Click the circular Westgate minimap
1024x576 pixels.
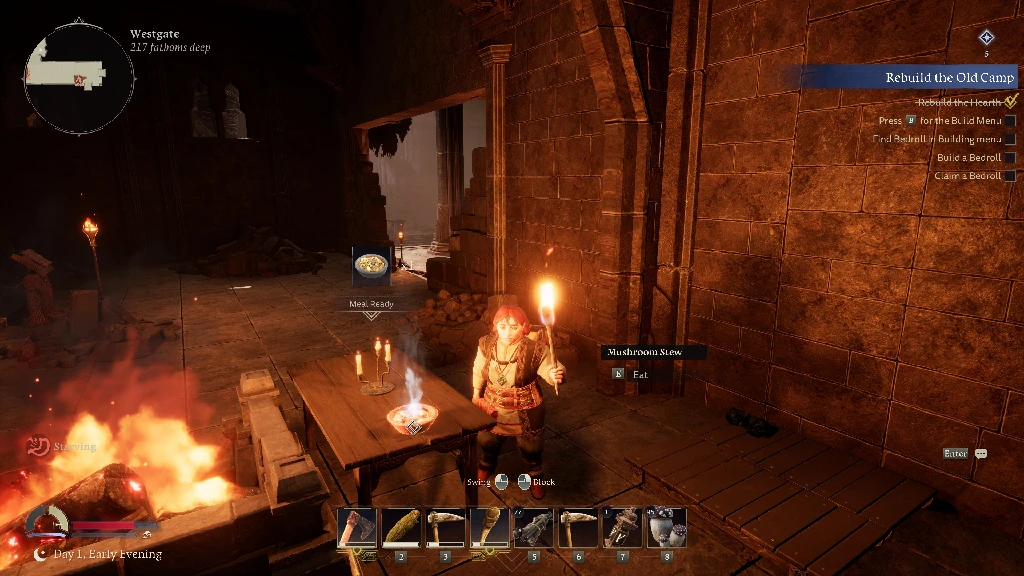[79, 74]
